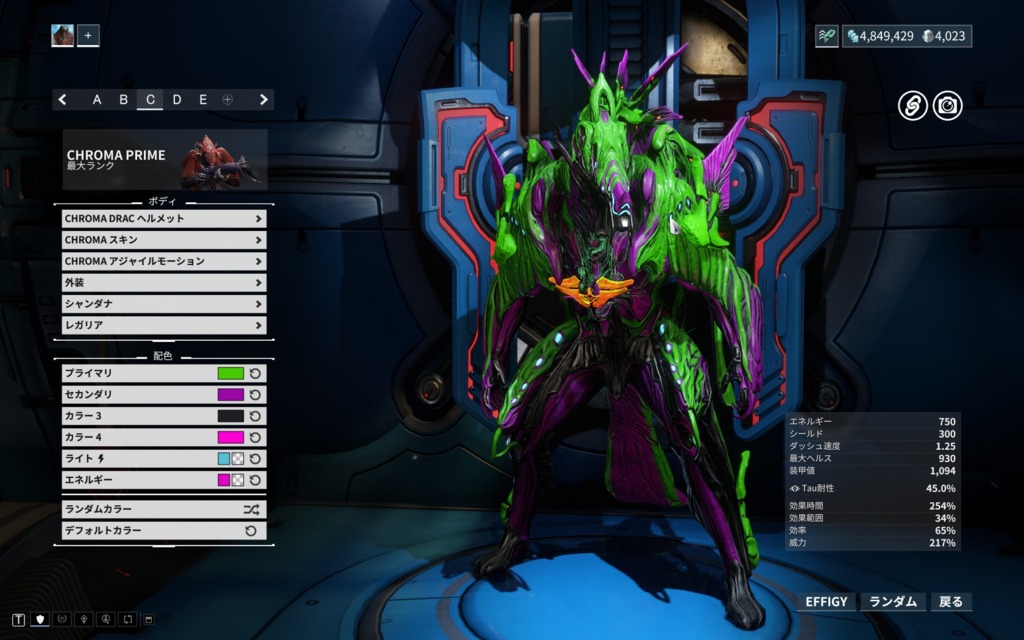Pick the green プライマリ color swatch
The image size is (1024, 640).
coord(231,373)
